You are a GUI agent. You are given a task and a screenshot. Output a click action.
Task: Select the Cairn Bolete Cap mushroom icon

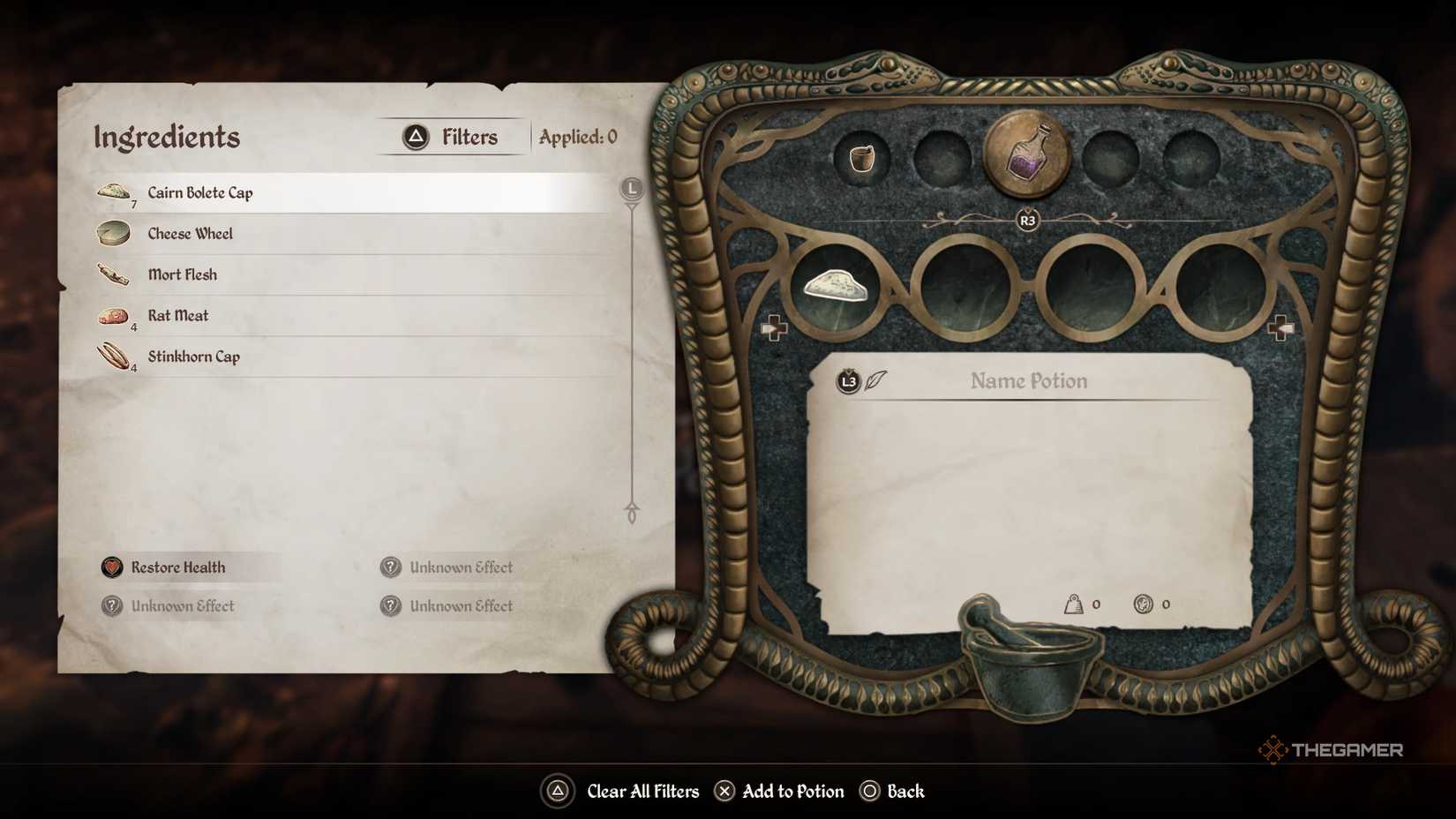116,191
